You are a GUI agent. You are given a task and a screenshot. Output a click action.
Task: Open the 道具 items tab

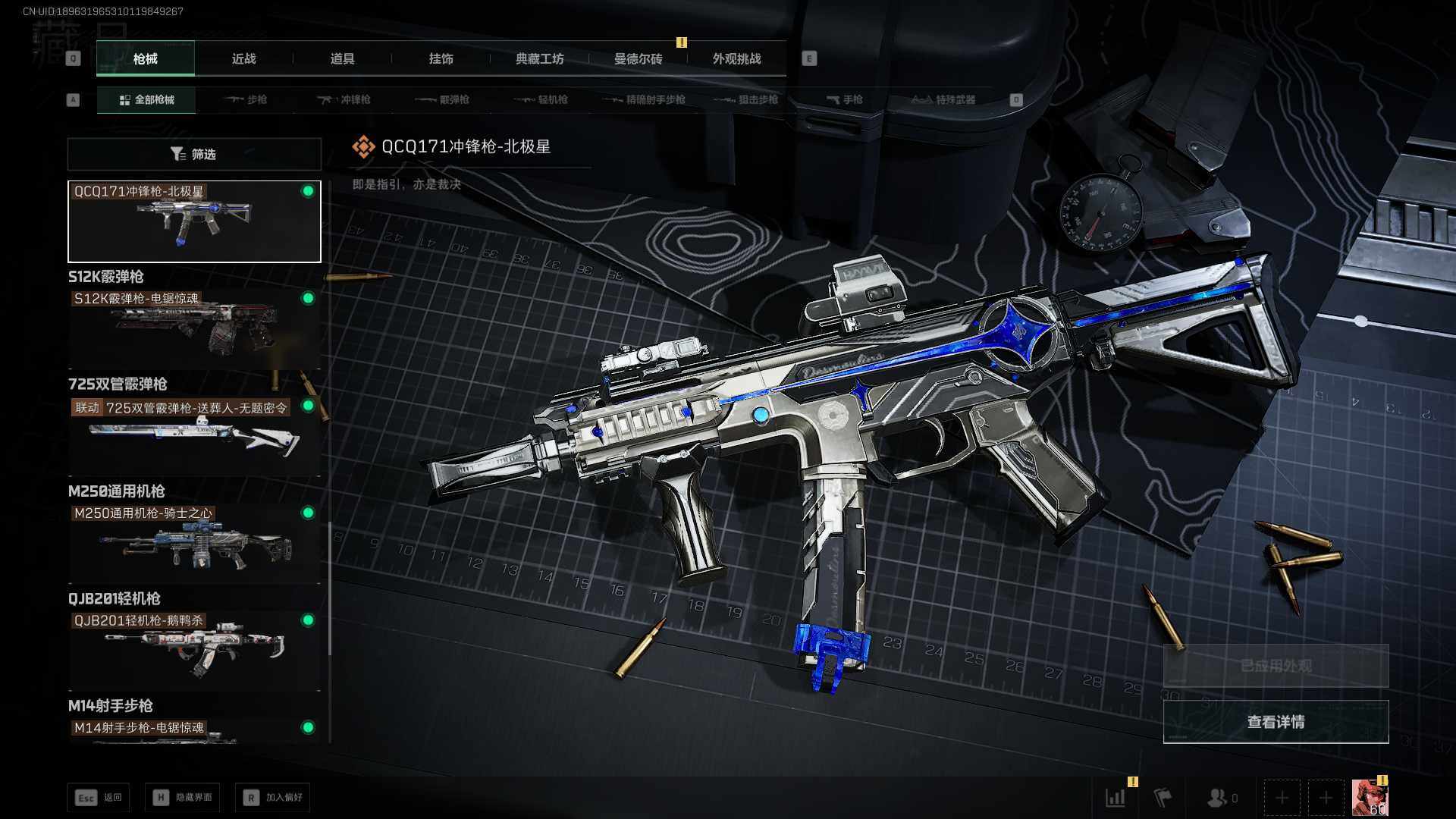coord(342,59)
